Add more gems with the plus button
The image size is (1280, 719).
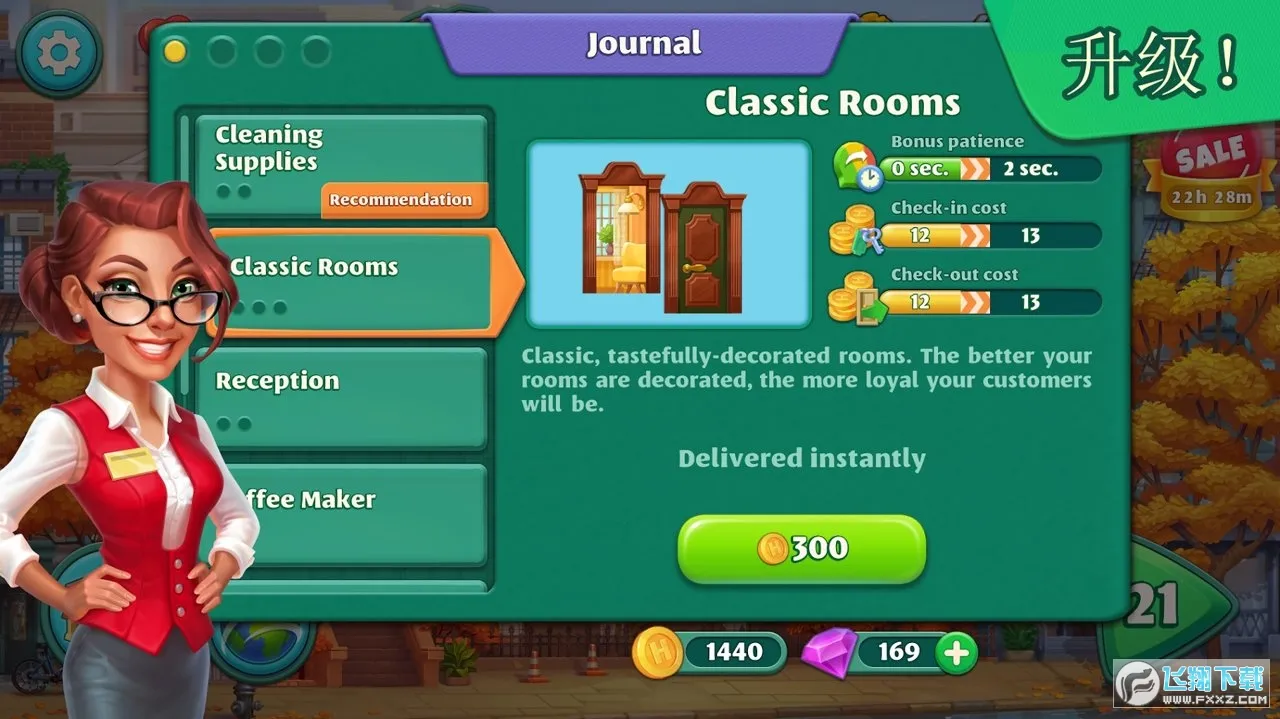point(957,653)
